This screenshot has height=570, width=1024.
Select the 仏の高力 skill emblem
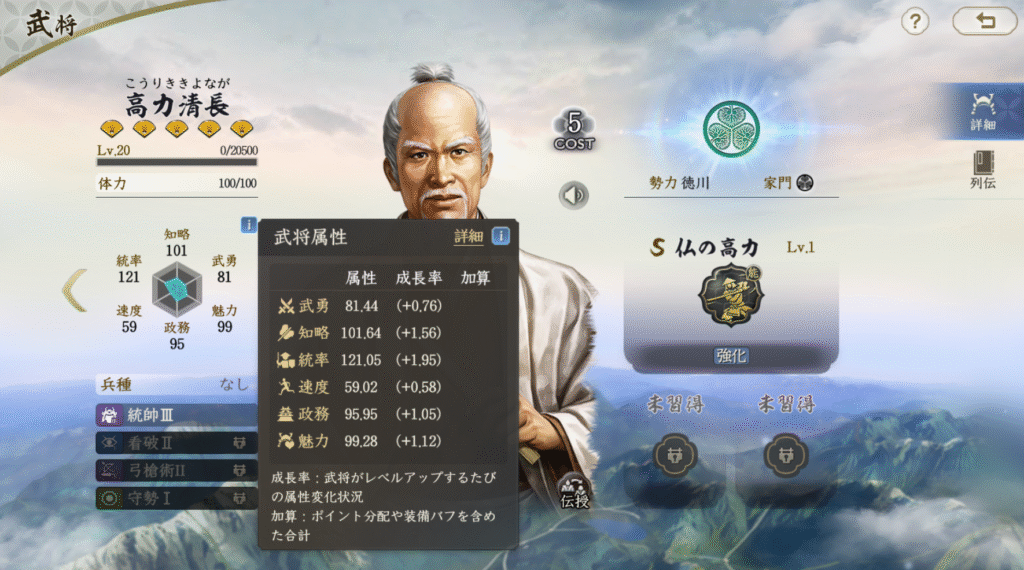pyautogui.click(x=731, y=296)
